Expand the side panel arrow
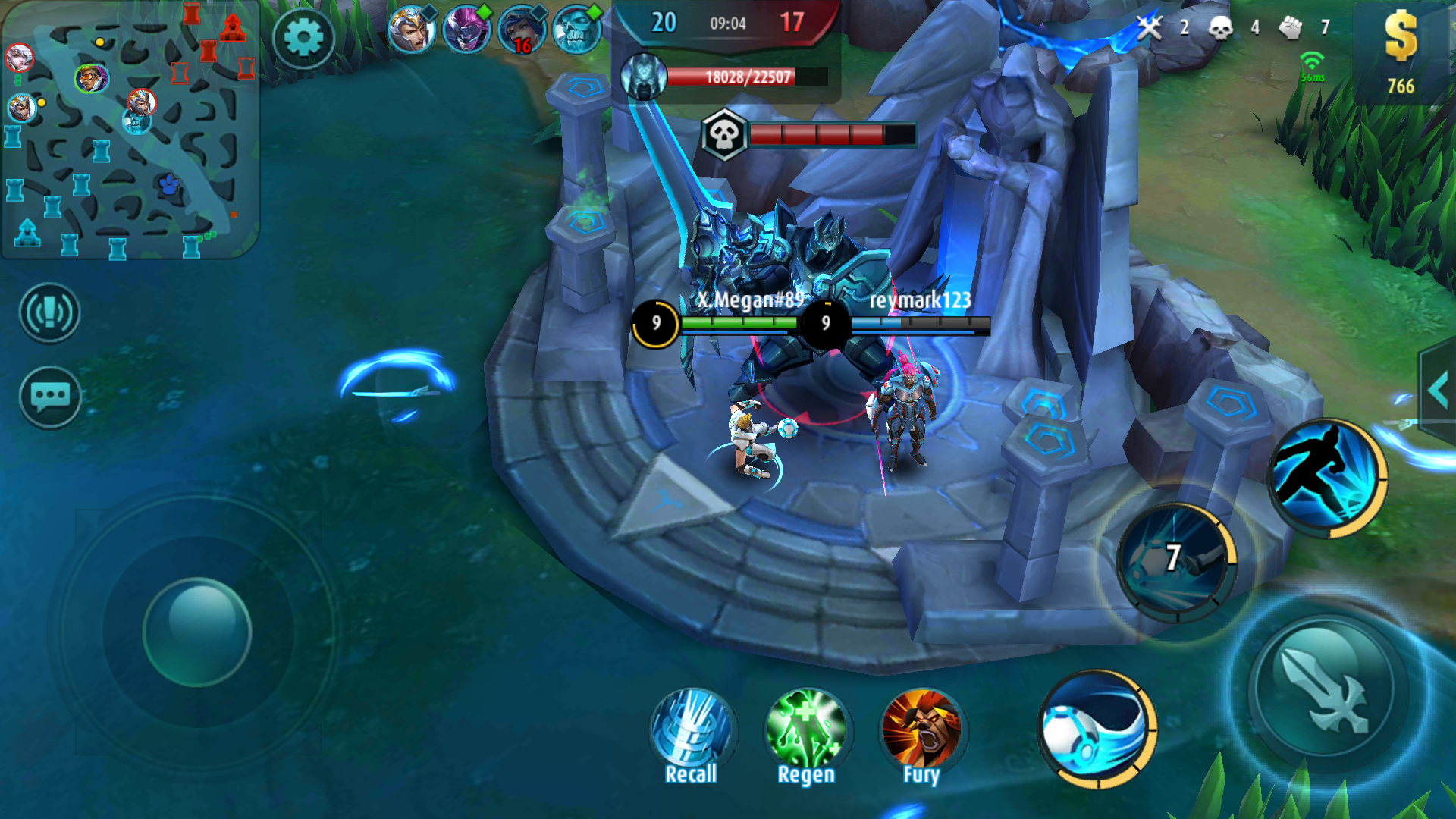The width and height of the screenshot is (1456, 819). point(1438,391)
